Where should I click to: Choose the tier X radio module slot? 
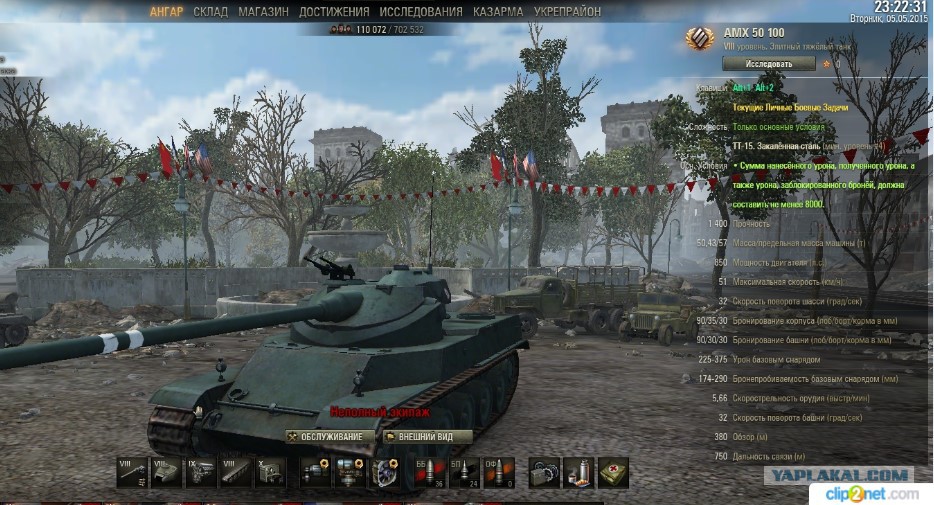(269, 471)
